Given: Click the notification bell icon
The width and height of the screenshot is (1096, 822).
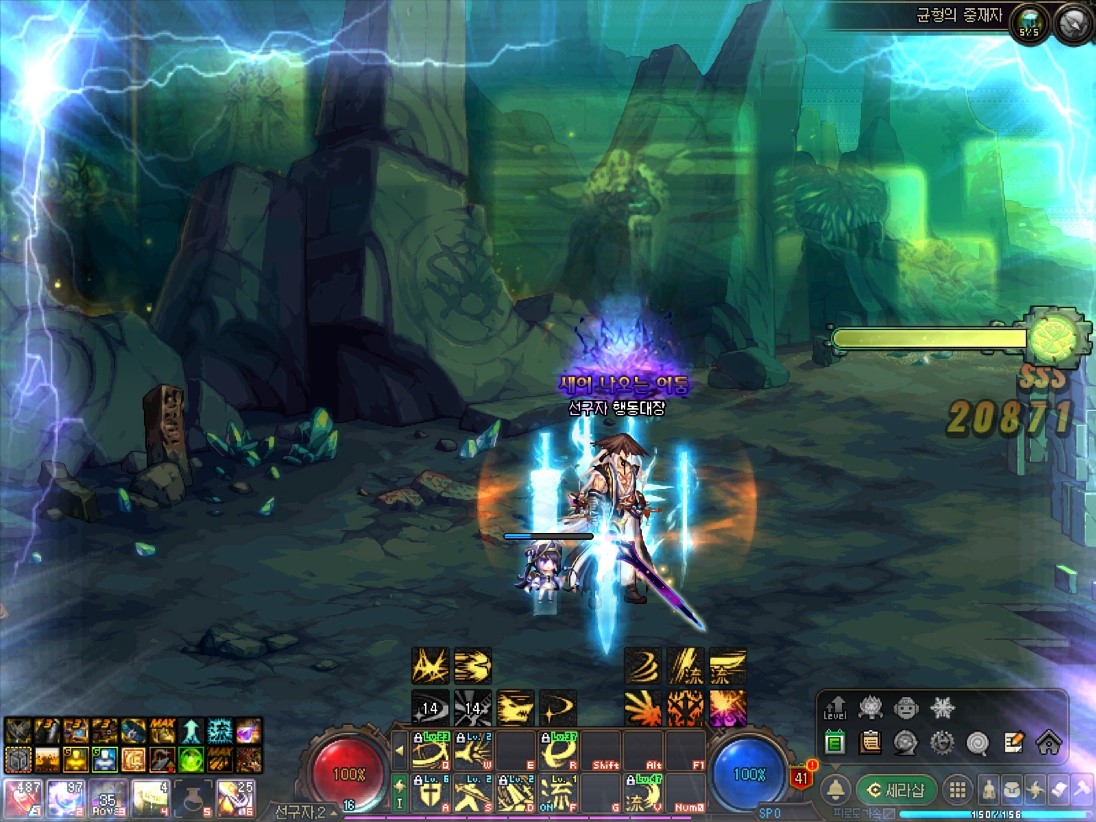Looking at the screenshot, I should [x=836, y=790].
